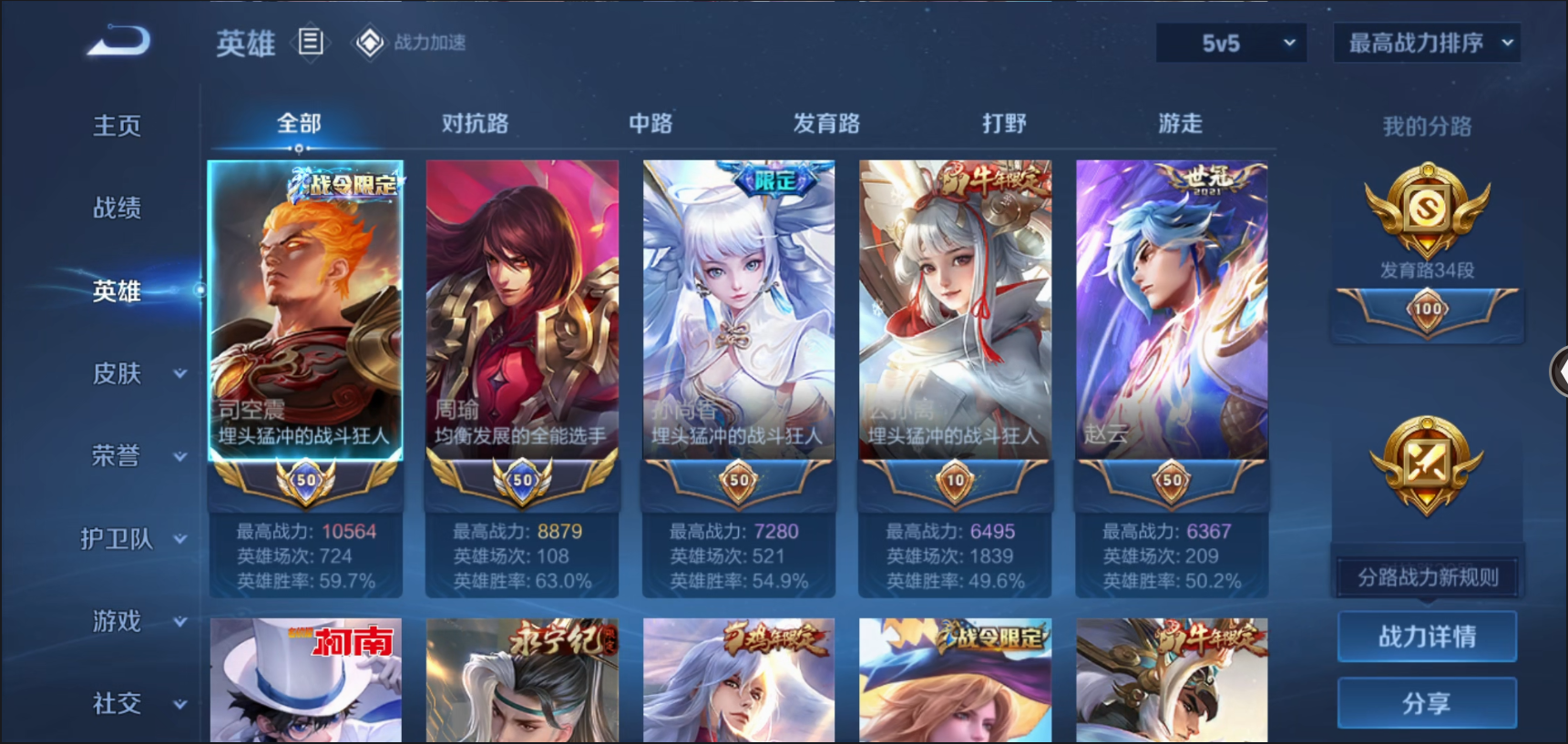The width and height of the screenshot is (1568, 744).
Task: Open the 5v5 mode dropdown
Action: click(1231, 43)
